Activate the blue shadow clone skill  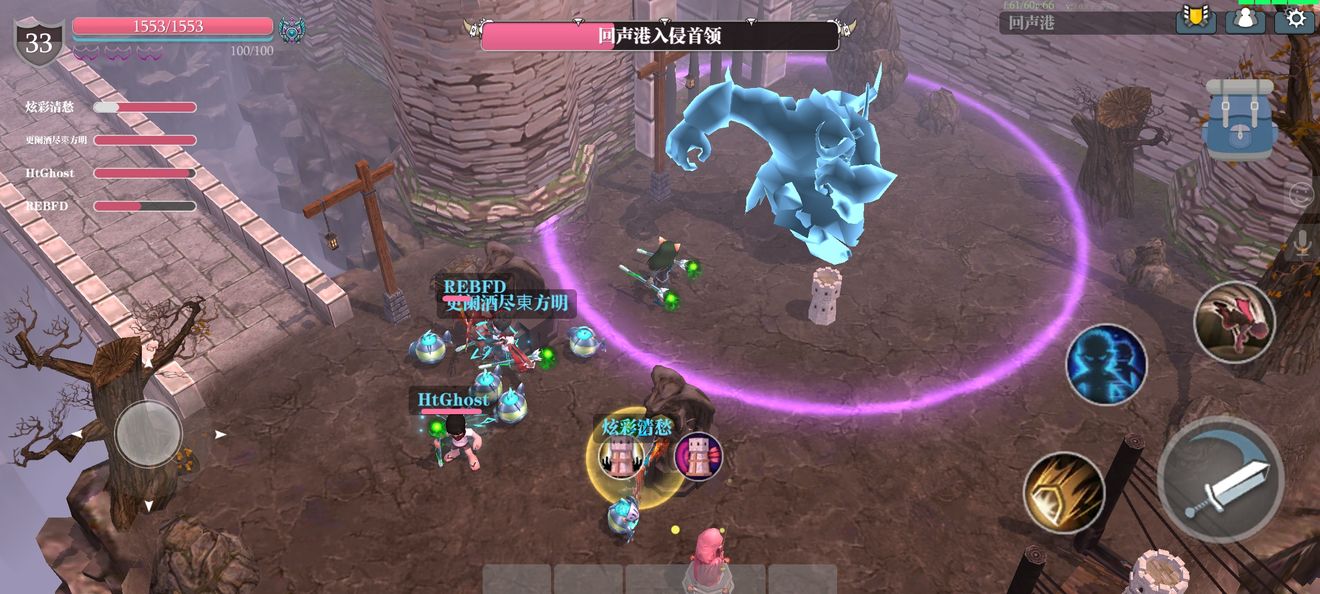(x=1105, y=364)
